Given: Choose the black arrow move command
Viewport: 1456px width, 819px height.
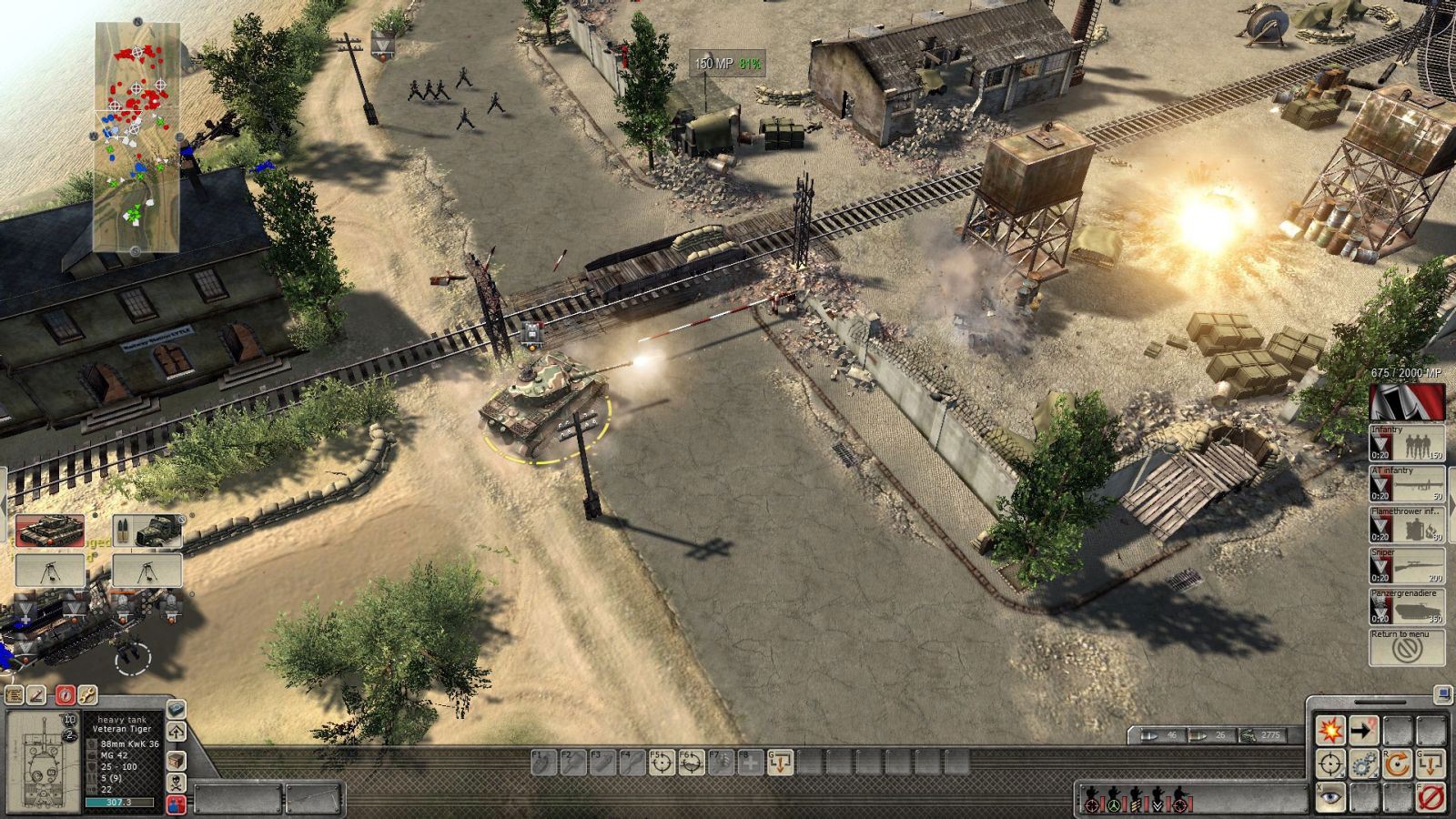Looking at the screenshot, I should click(x=1362, y=731).
